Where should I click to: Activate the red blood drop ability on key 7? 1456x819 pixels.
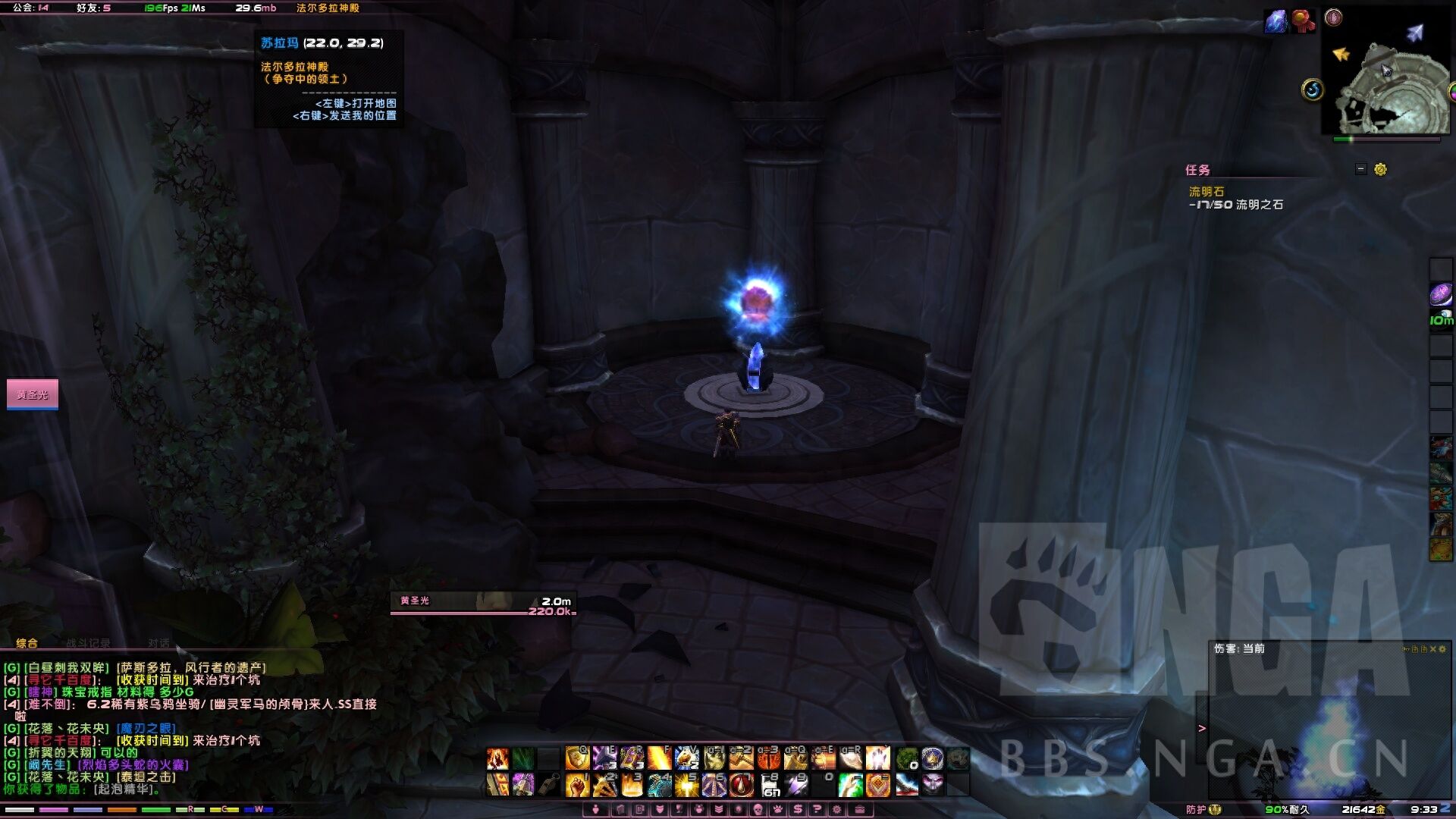pyautogui.click(x=741, y=785)
